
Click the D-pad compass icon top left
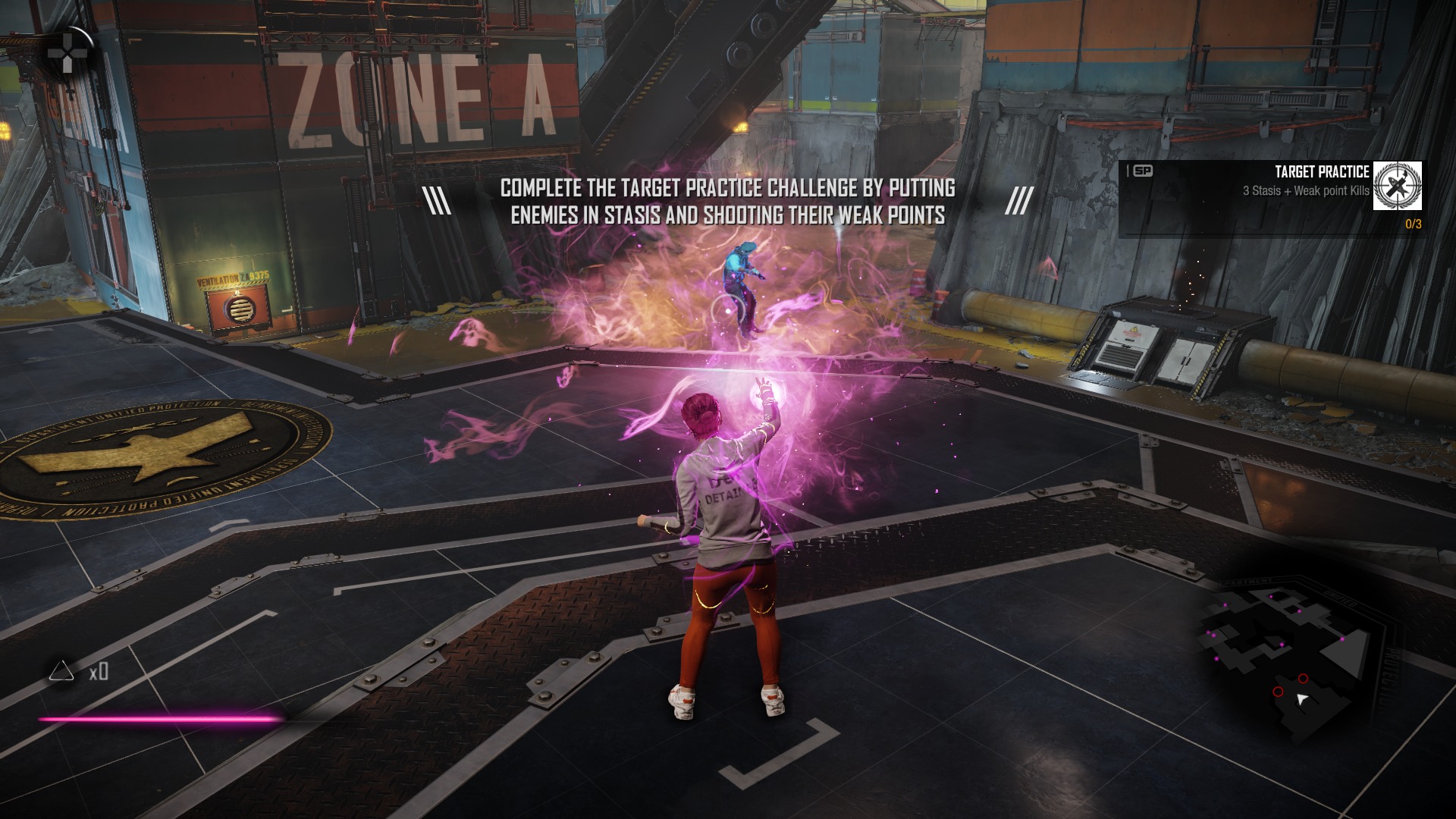(x=67, y=52)
